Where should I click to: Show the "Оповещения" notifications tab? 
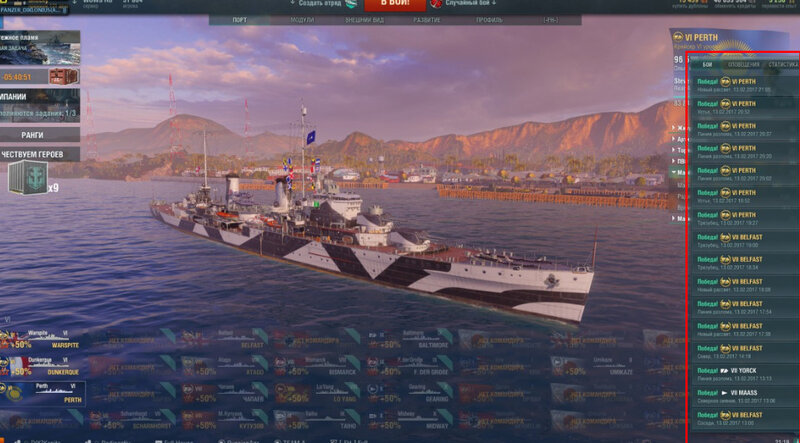point(742,65)
